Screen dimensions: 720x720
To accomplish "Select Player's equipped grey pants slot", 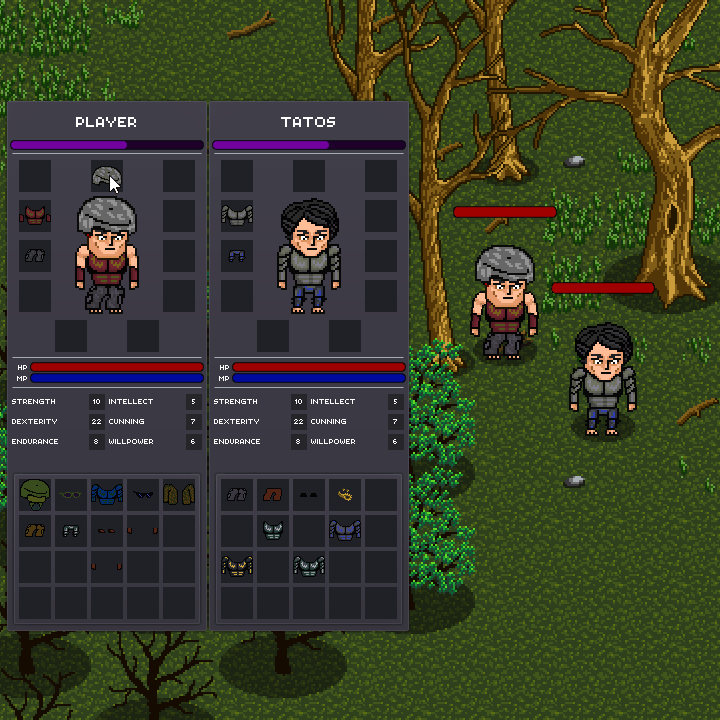I will point(34,255).
